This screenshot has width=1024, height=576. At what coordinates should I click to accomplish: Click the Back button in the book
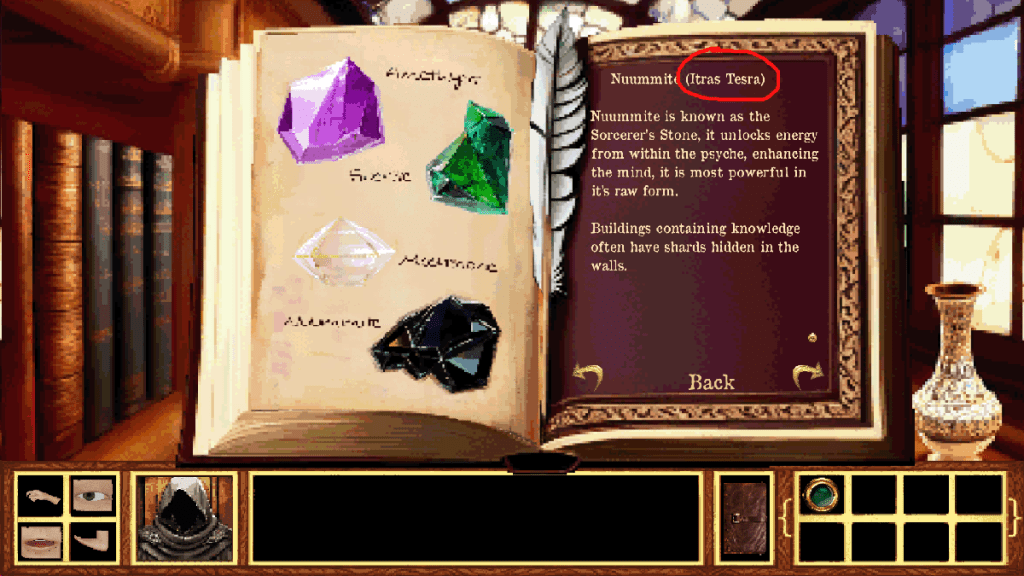point(711,382)
